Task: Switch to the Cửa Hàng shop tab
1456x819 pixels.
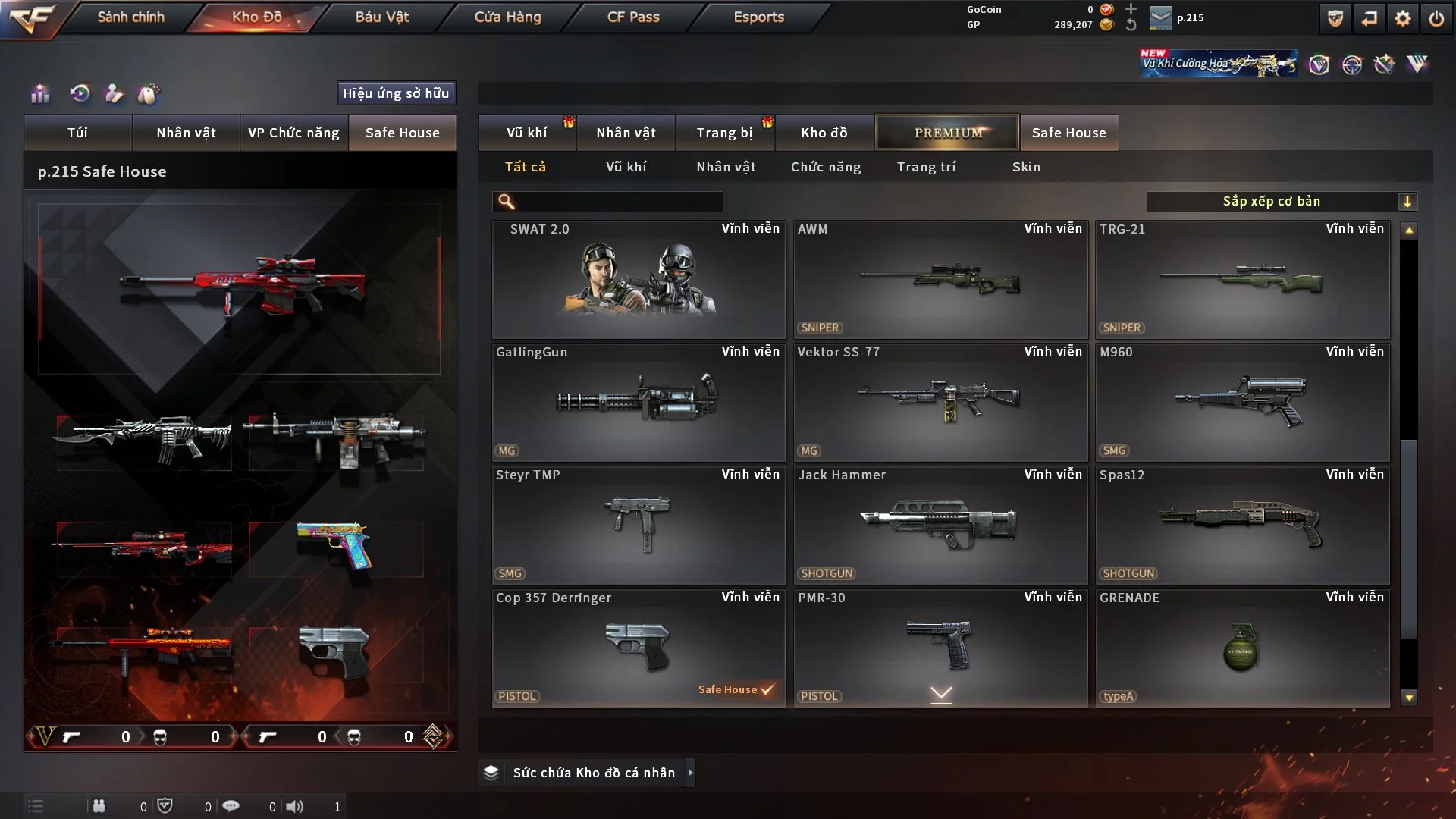Action: 507,17
